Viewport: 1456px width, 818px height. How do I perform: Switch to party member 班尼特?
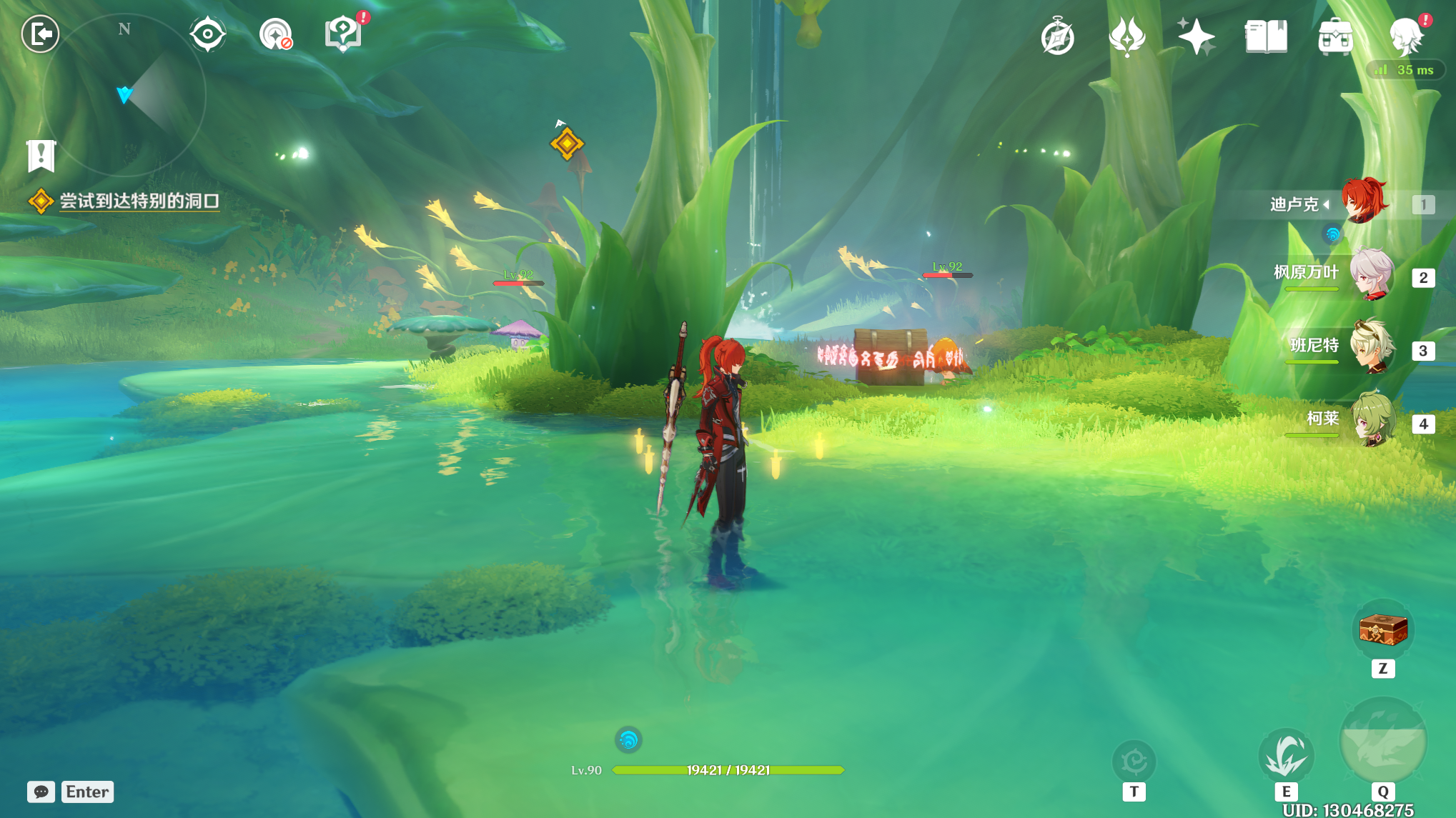(1370, 347)
